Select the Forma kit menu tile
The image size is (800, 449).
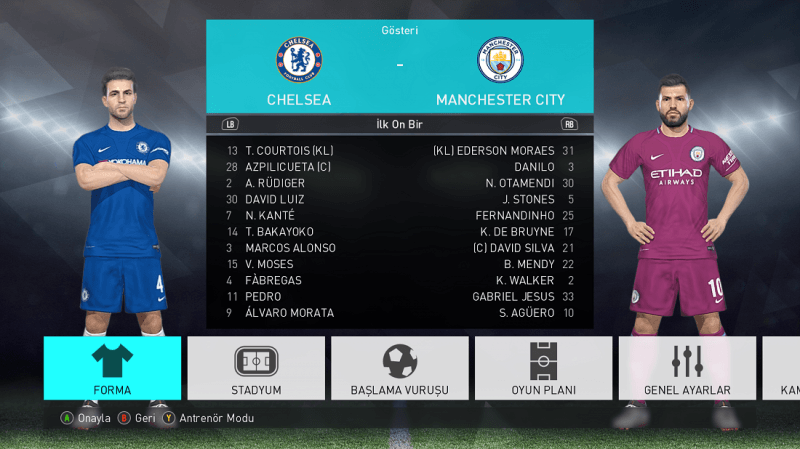(112, 368)
